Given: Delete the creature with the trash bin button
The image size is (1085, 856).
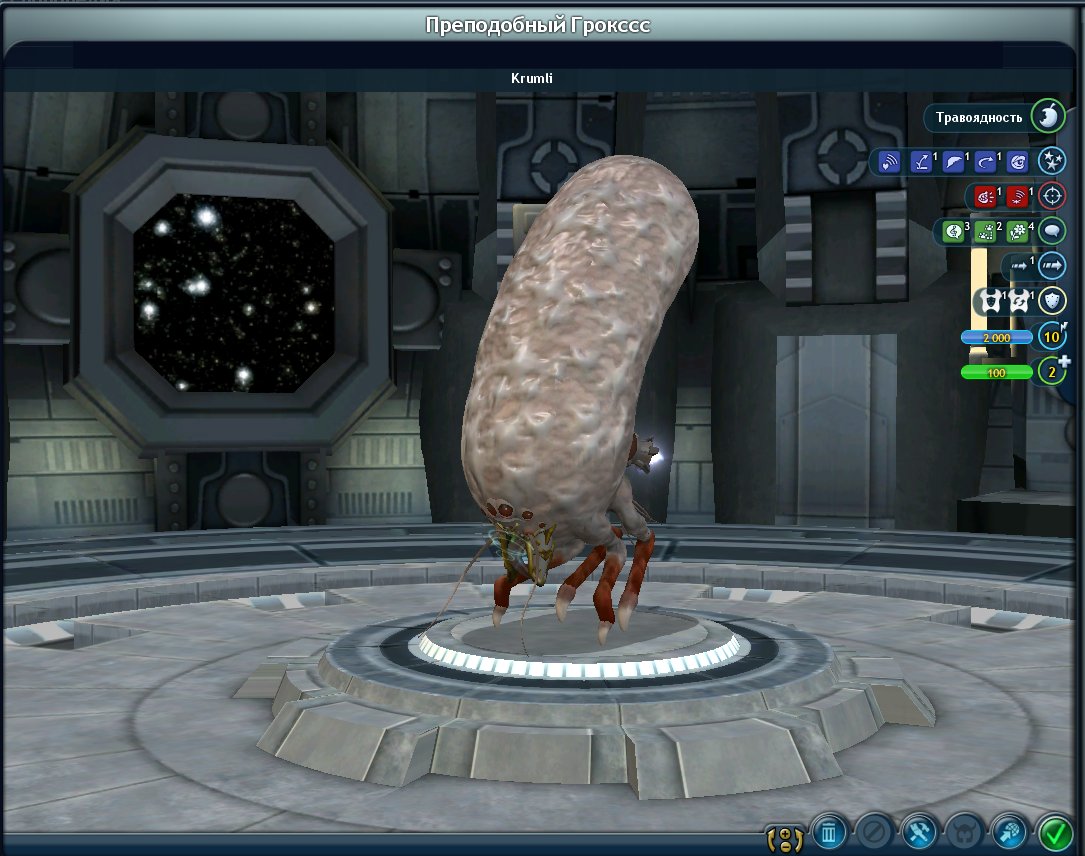Looking at the screenshot, I should coord(829,831).
